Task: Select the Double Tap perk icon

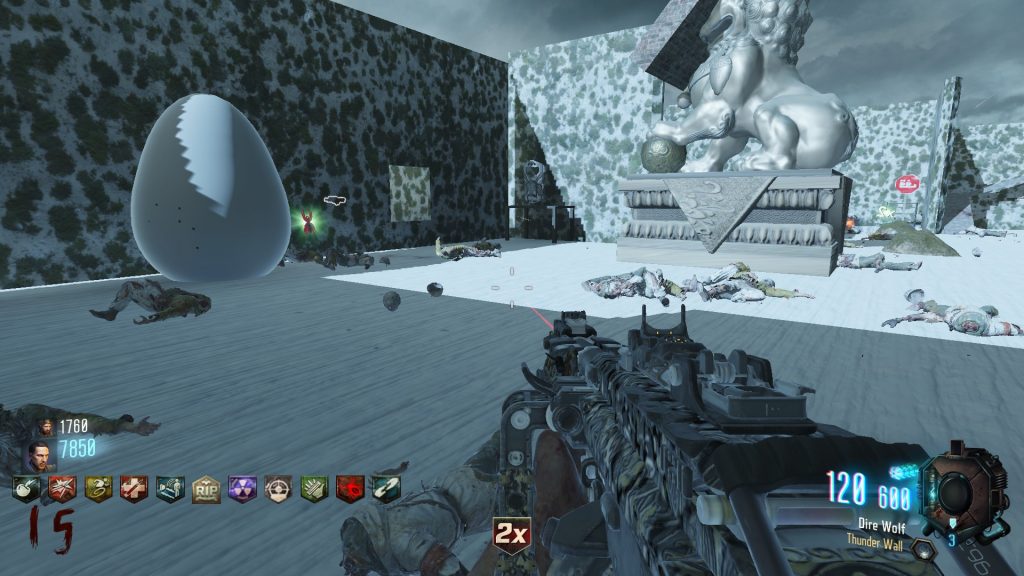Action: (x=62, y=489)
